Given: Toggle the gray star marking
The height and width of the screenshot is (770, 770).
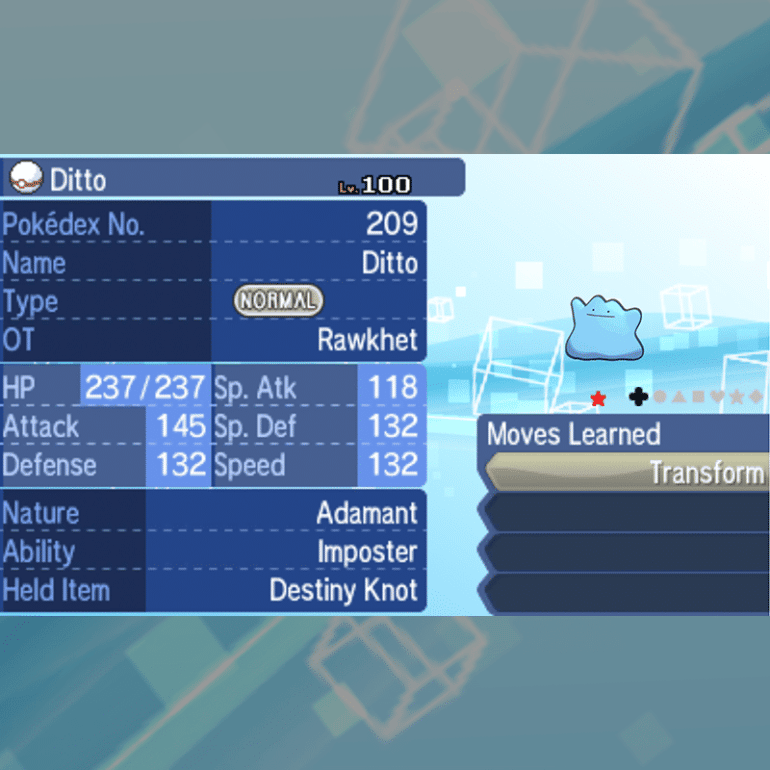Looking at the screenshot, I should point(737,398).
